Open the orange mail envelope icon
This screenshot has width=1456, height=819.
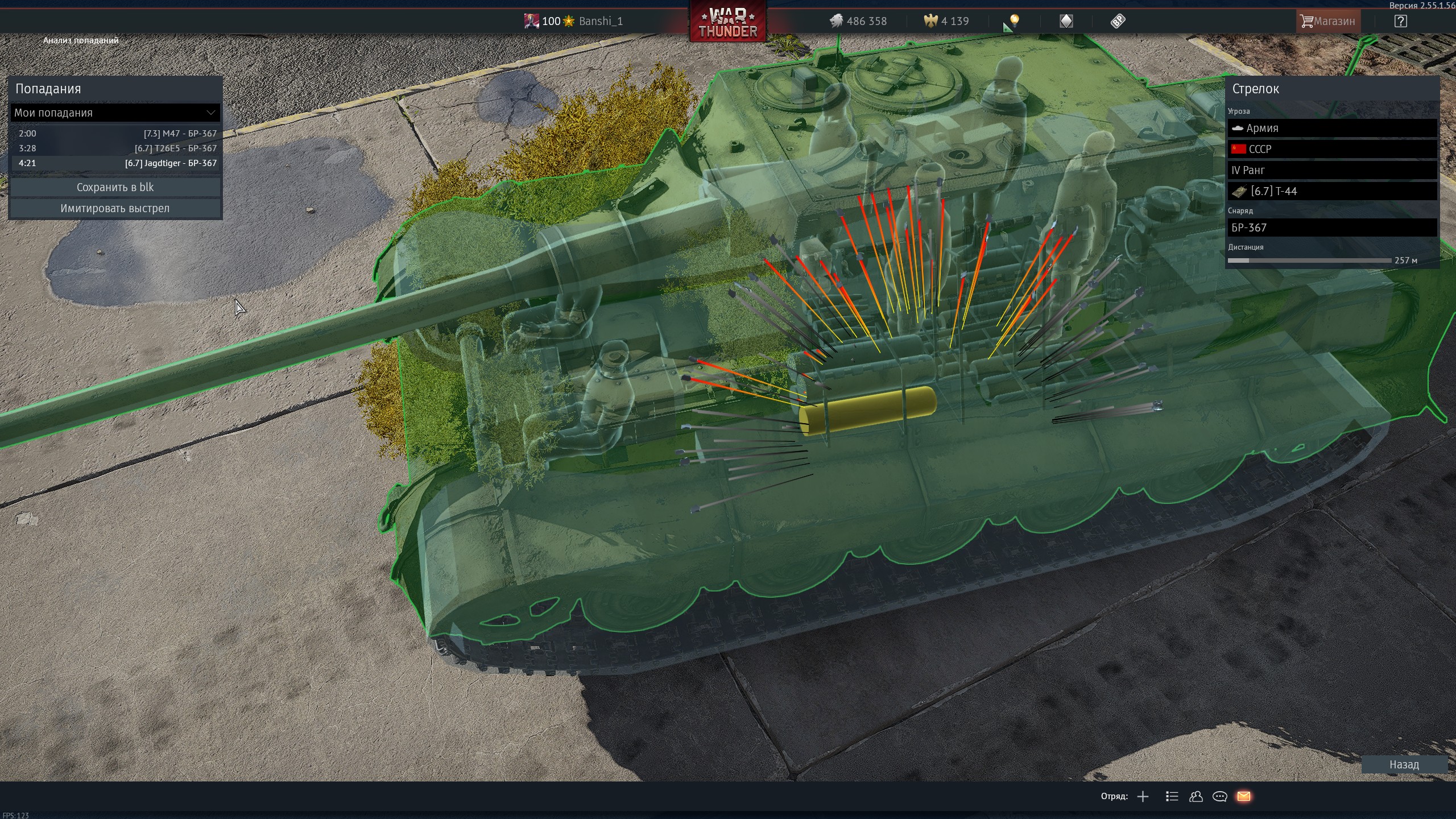1243,796
